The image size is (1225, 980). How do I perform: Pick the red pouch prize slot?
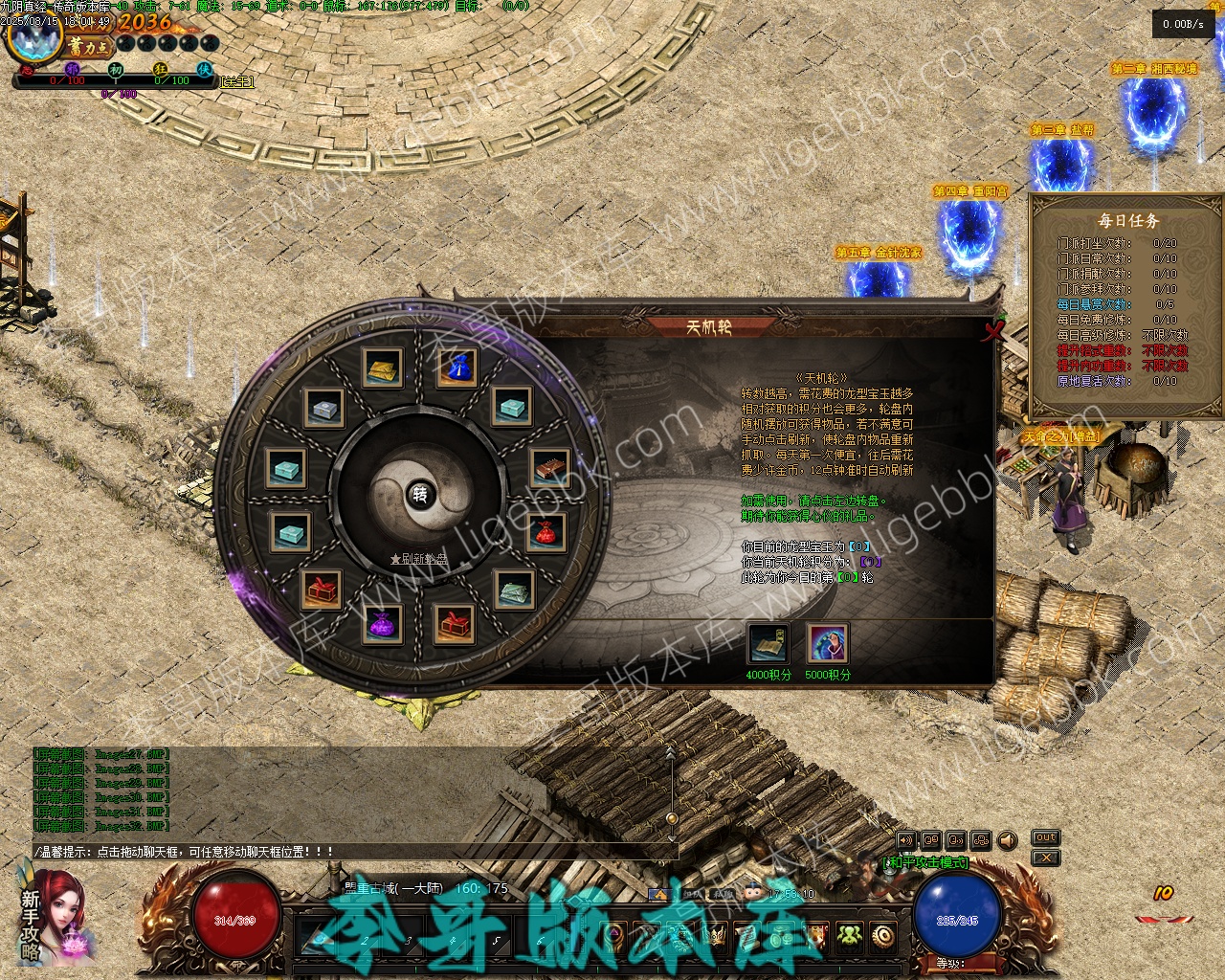pos(546,532)
